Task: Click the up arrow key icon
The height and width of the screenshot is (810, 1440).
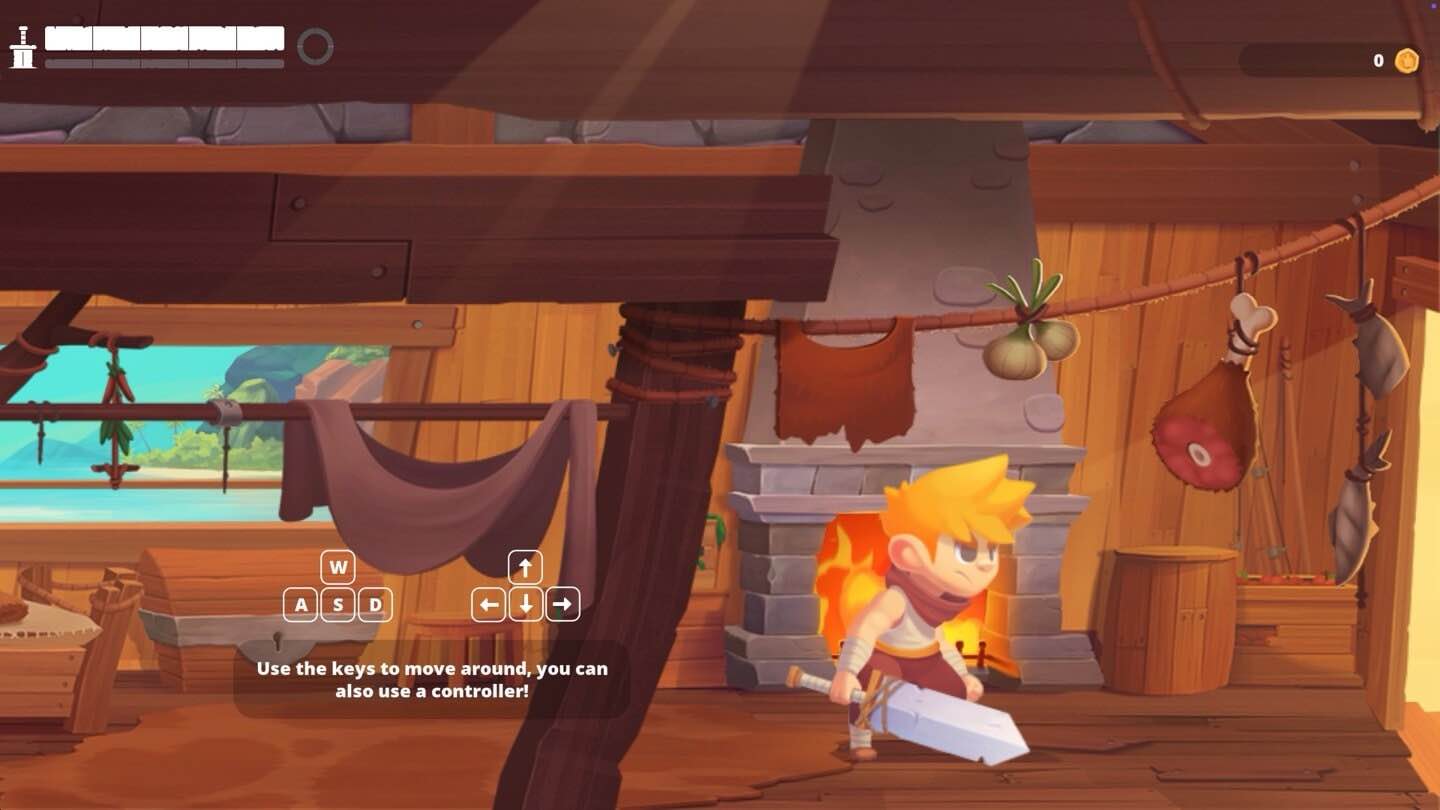Action: tap(524, 567)
